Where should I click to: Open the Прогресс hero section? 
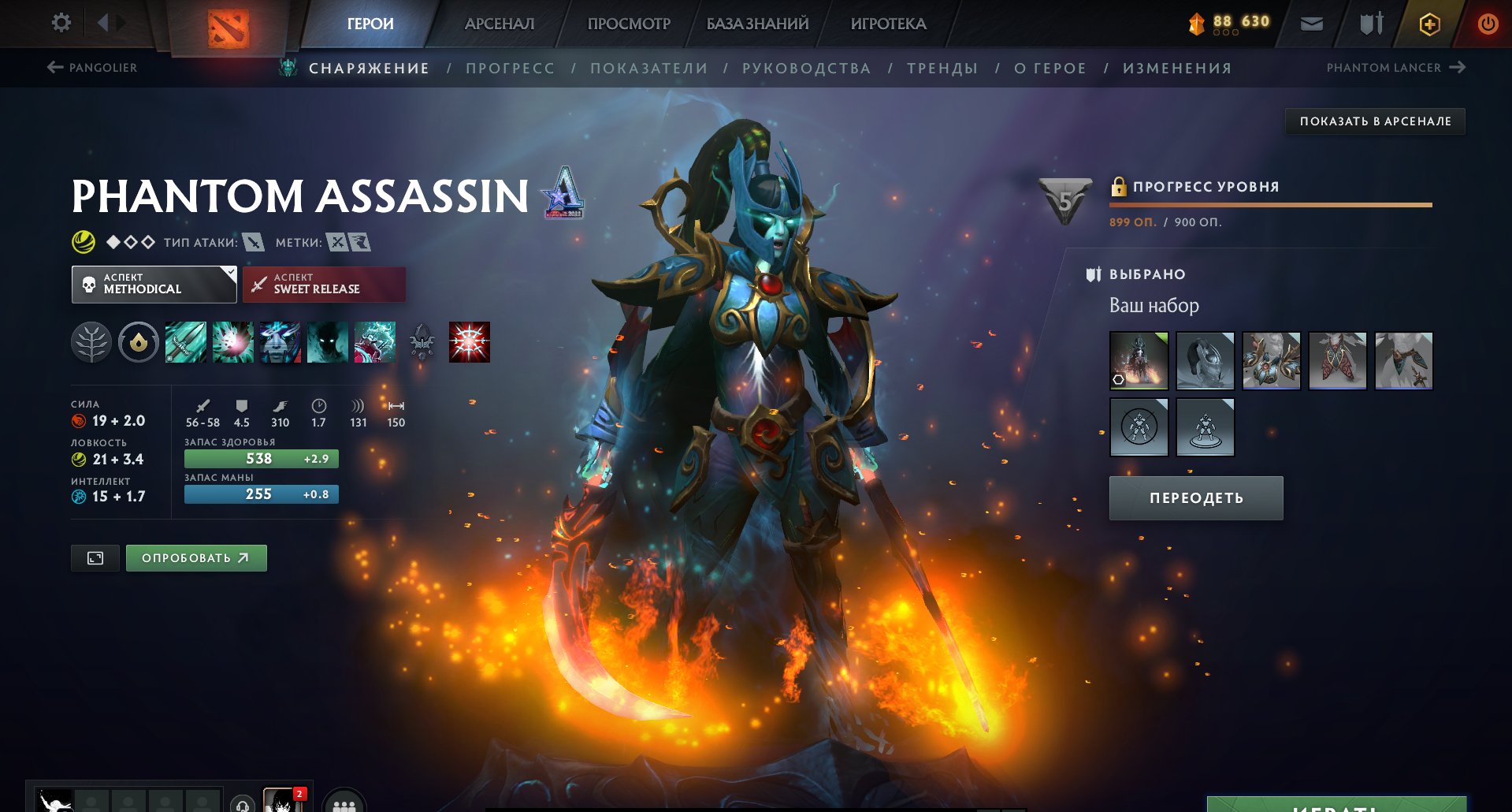click(x=510, y=69)
